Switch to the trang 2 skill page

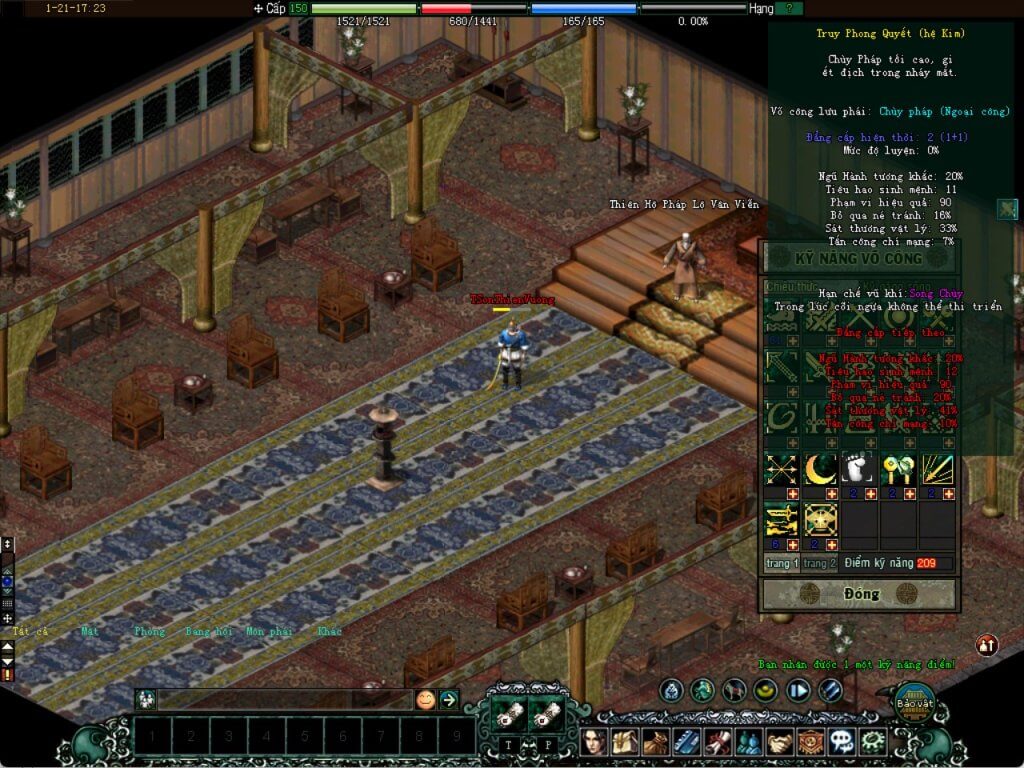point(818,564)
